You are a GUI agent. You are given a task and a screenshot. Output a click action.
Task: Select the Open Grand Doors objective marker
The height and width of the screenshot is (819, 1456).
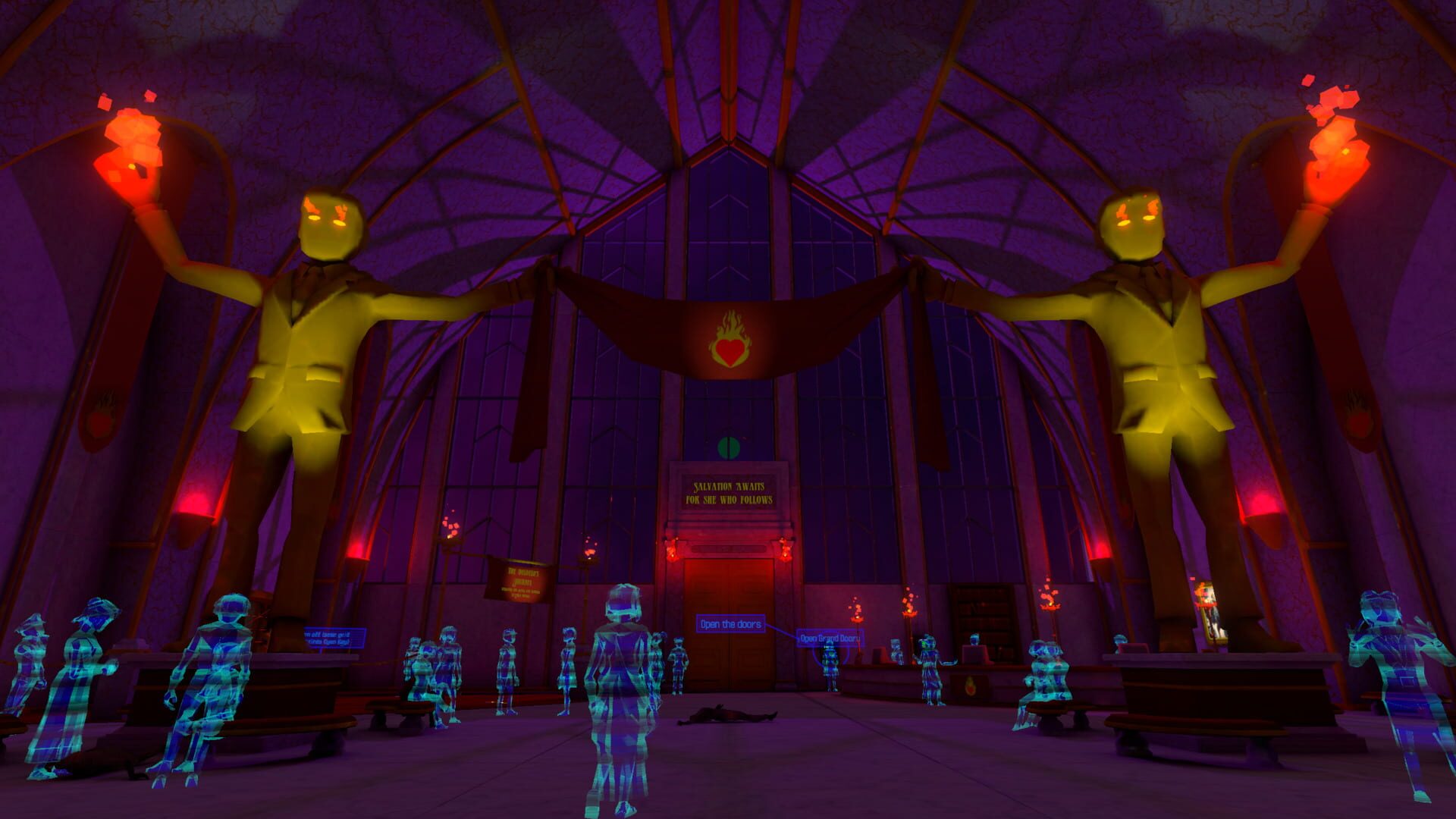pyautogui.click(x=830, y=639)
